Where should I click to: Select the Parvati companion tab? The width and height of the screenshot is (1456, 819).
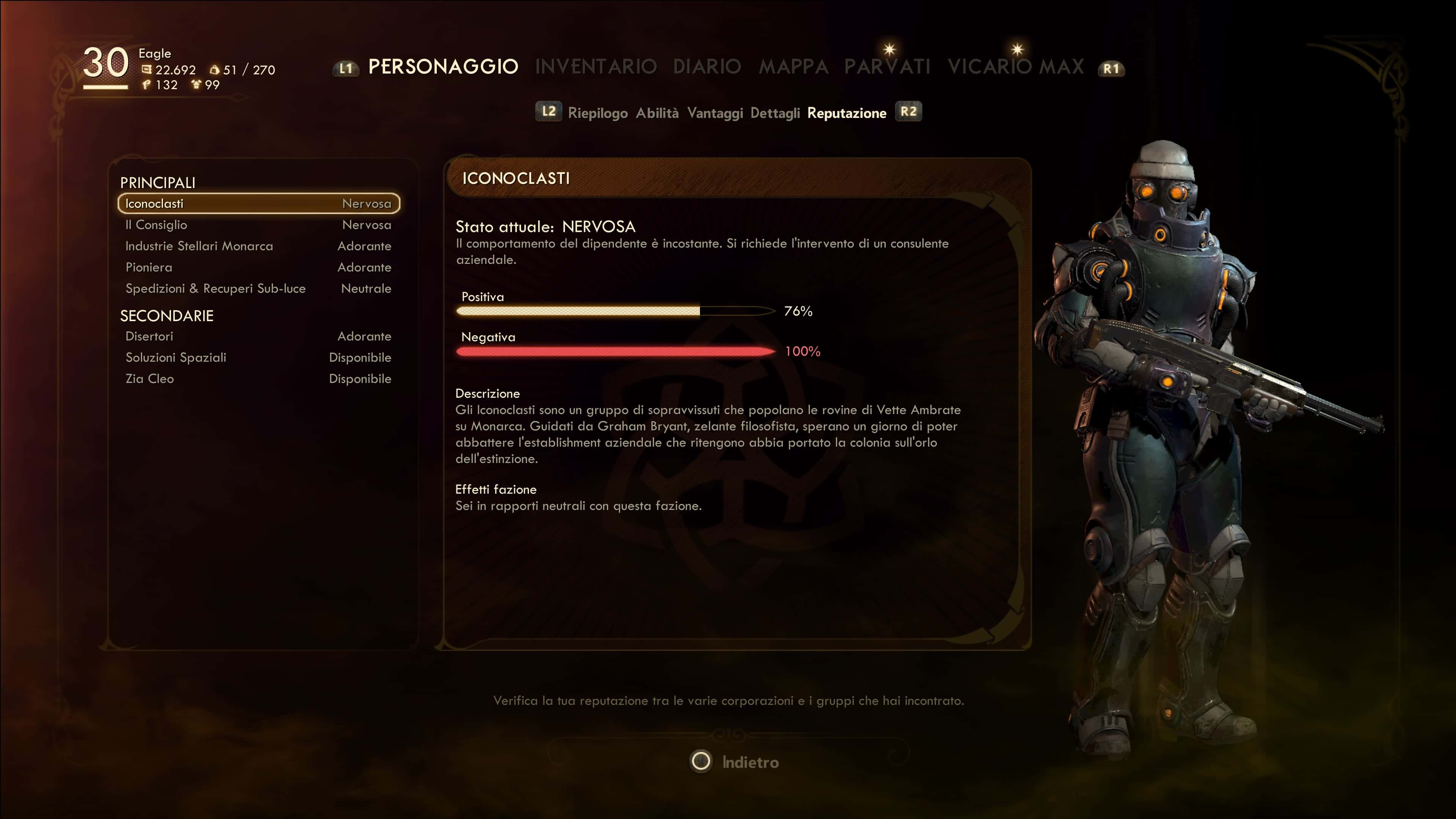coord(887,67)
